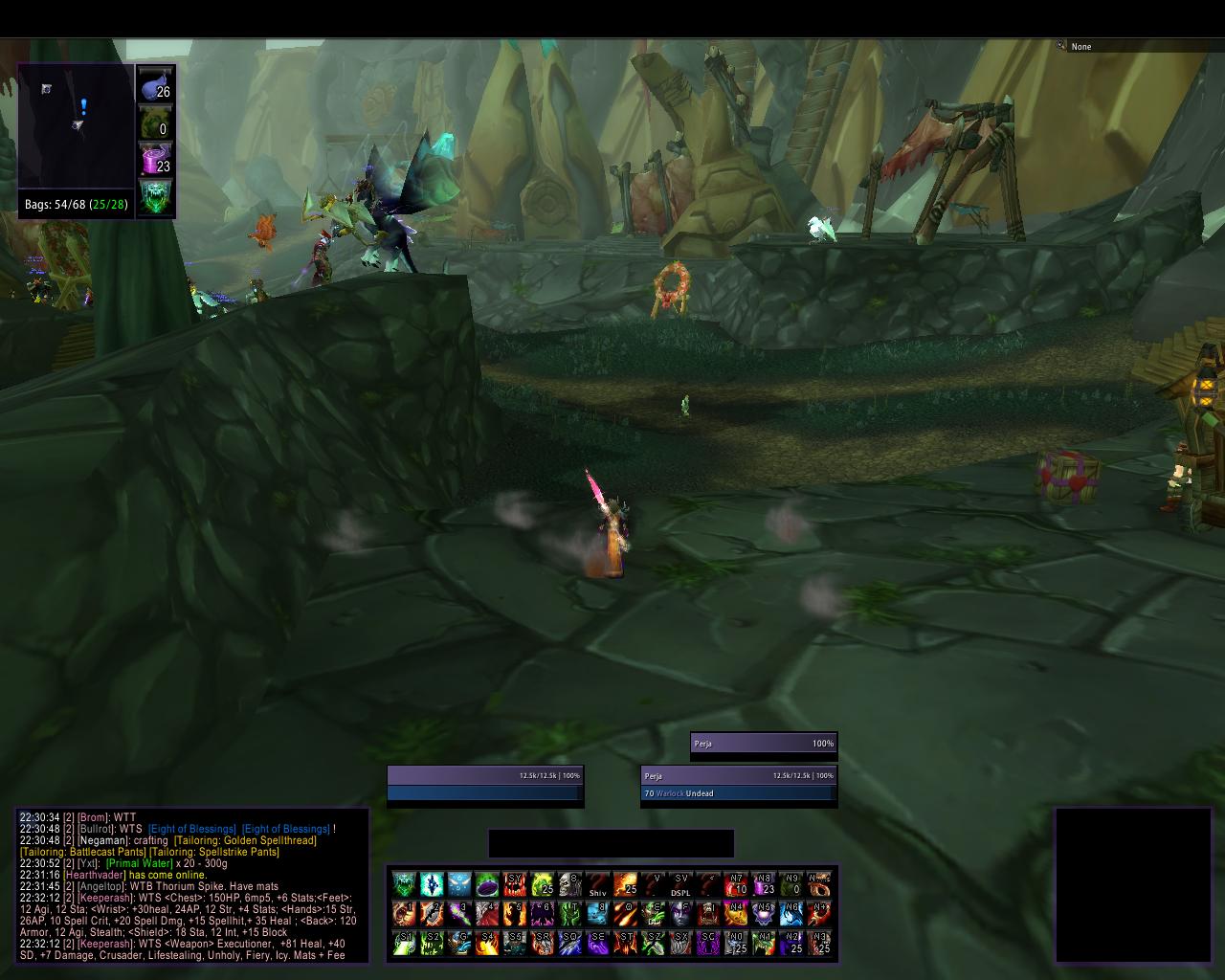The width and height of the screenshot is (1225, 980).
Task: Use the action button labeled Shiv
Action: pyautogui.click(x=598, y=883)
